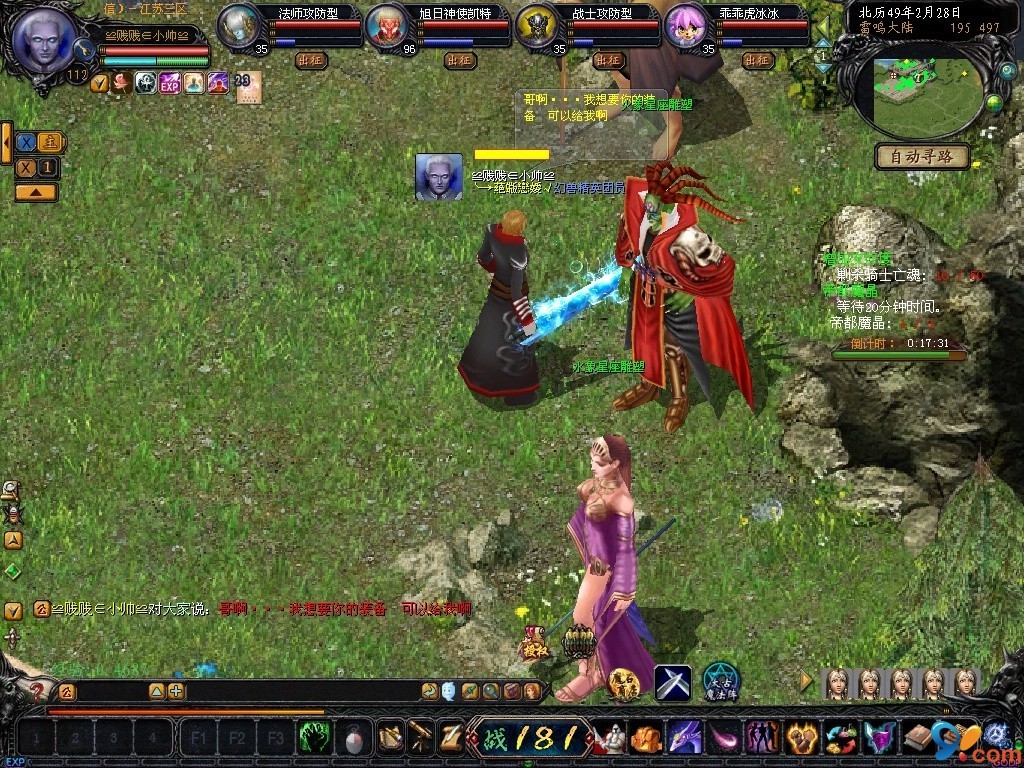Screen dimensions: 1024x768
Task: Select the 旭日神使凯特 pet portrait
Action: pyautogui.click(x=387, y=26)
